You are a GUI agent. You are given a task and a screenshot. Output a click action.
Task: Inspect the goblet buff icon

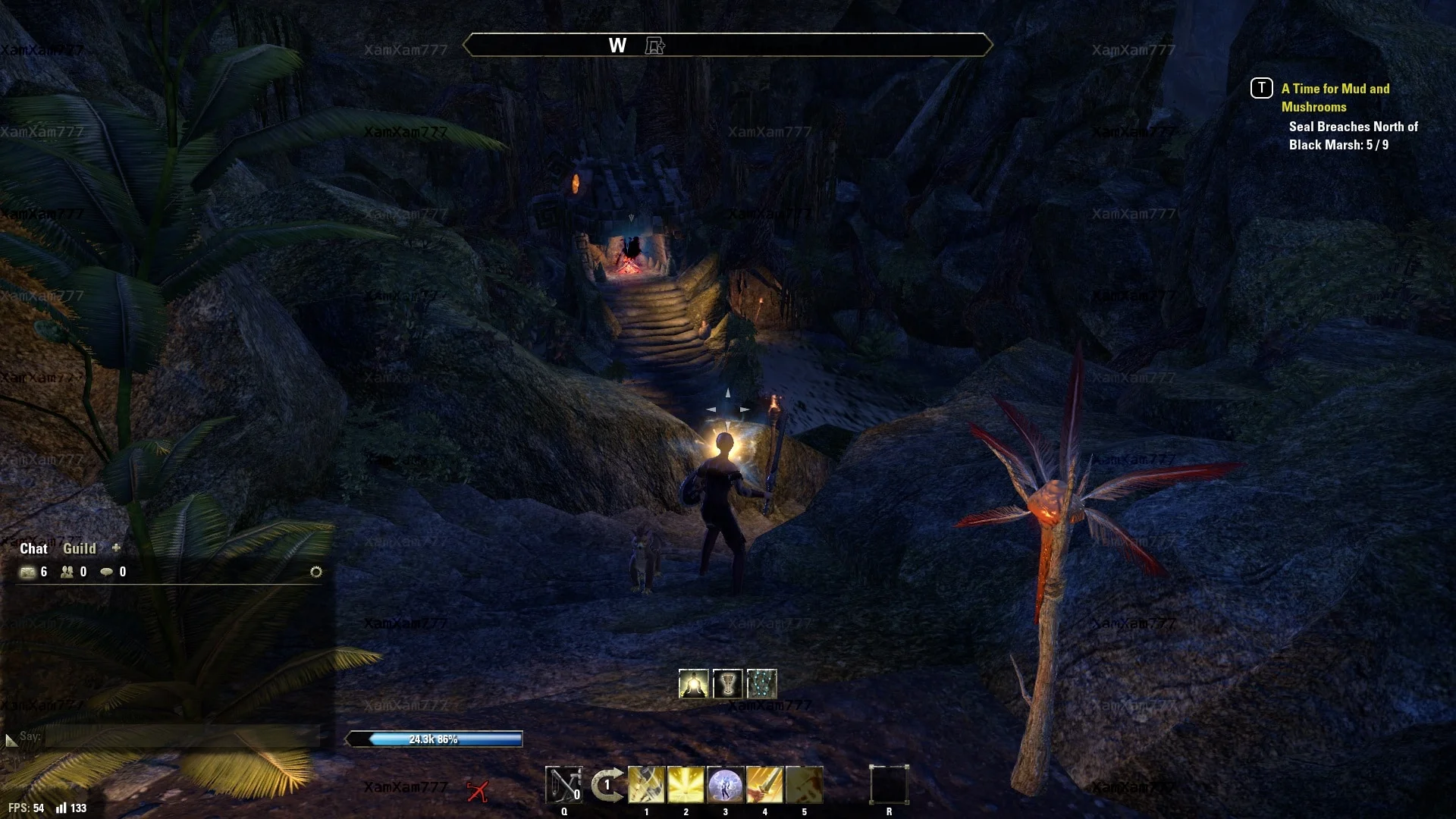click(727, 684)
